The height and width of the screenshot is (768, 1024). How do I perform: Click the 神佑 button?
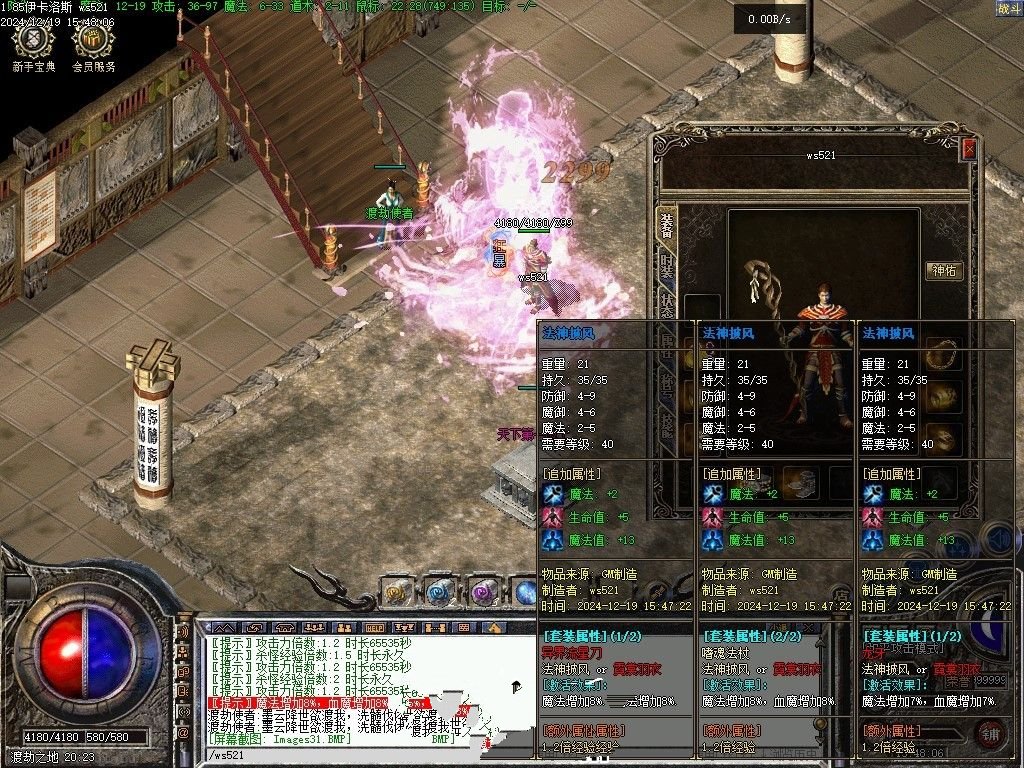[945, 270]
